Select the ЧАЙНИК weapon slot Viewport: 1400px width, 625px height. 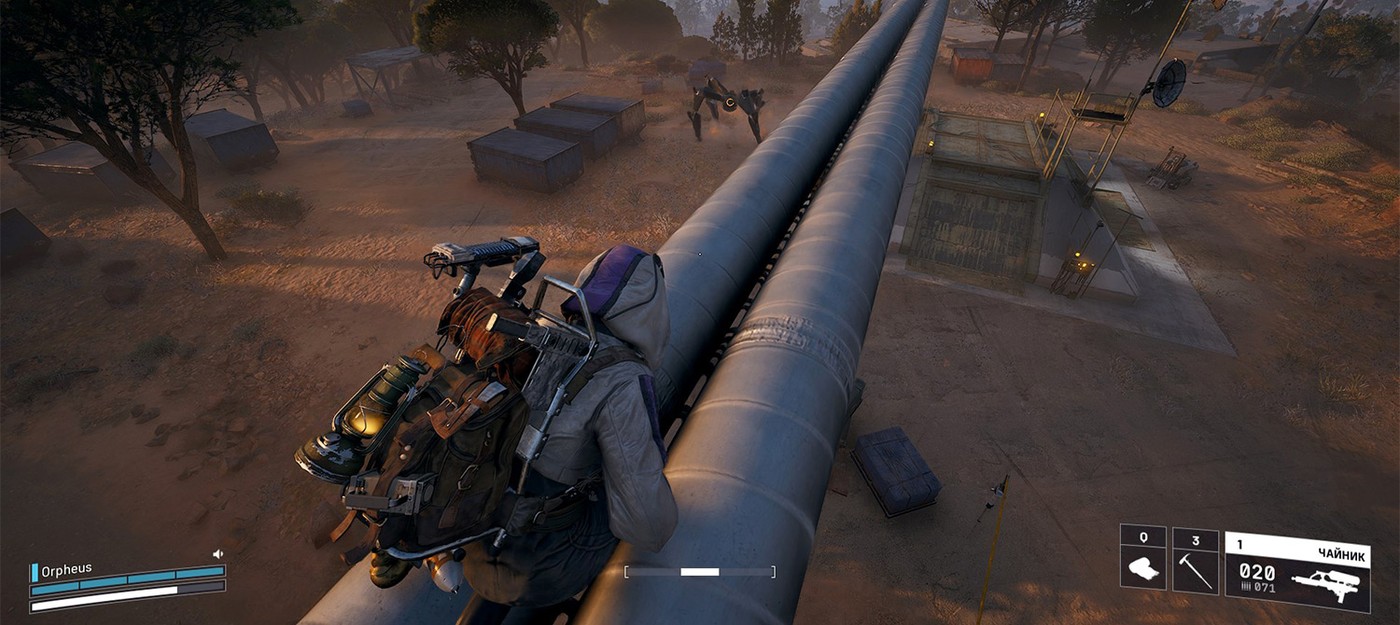click(1297, 571)
